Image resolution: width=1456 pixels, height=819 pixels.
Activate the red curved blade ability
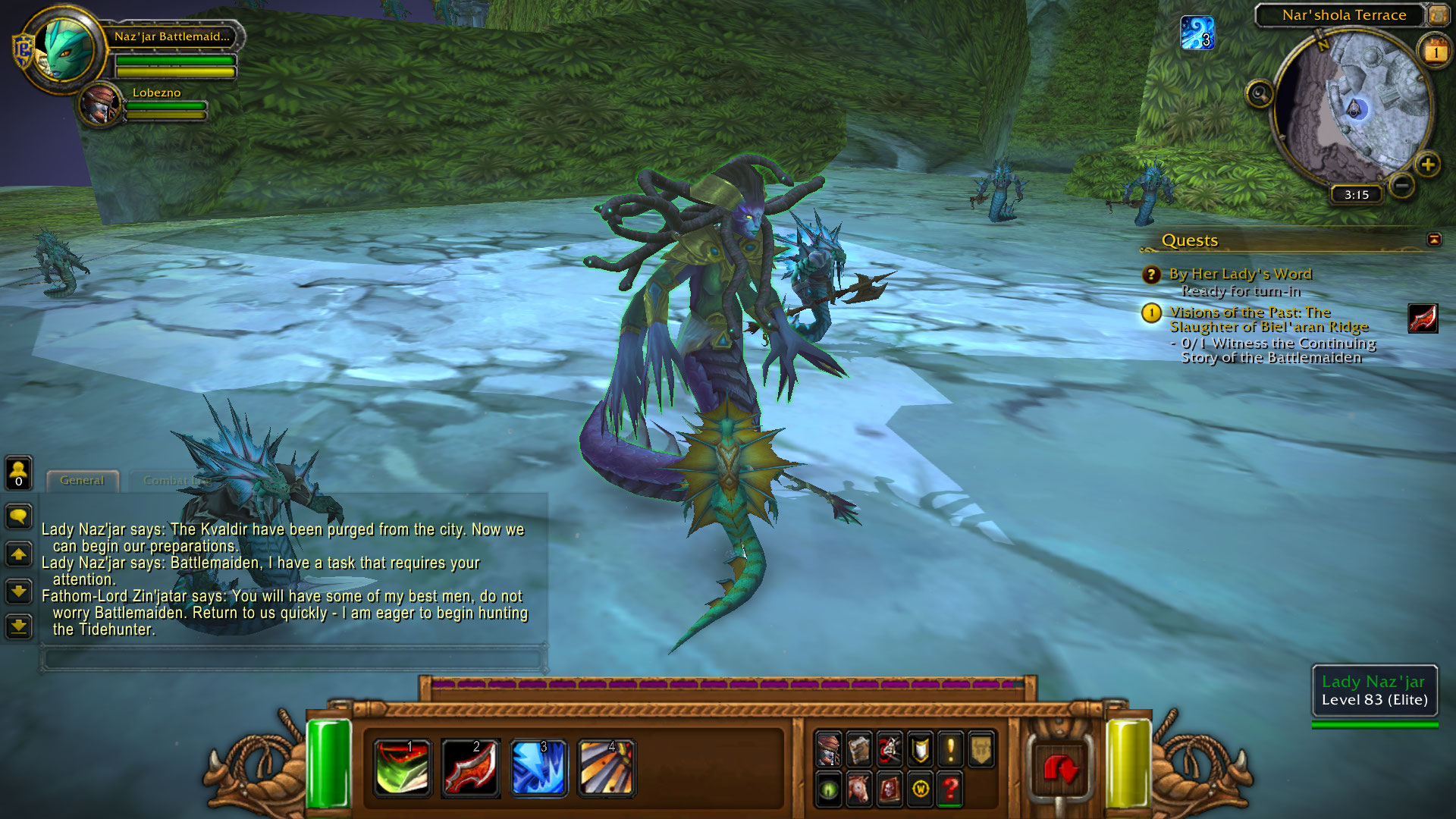(x=470, y=767)
